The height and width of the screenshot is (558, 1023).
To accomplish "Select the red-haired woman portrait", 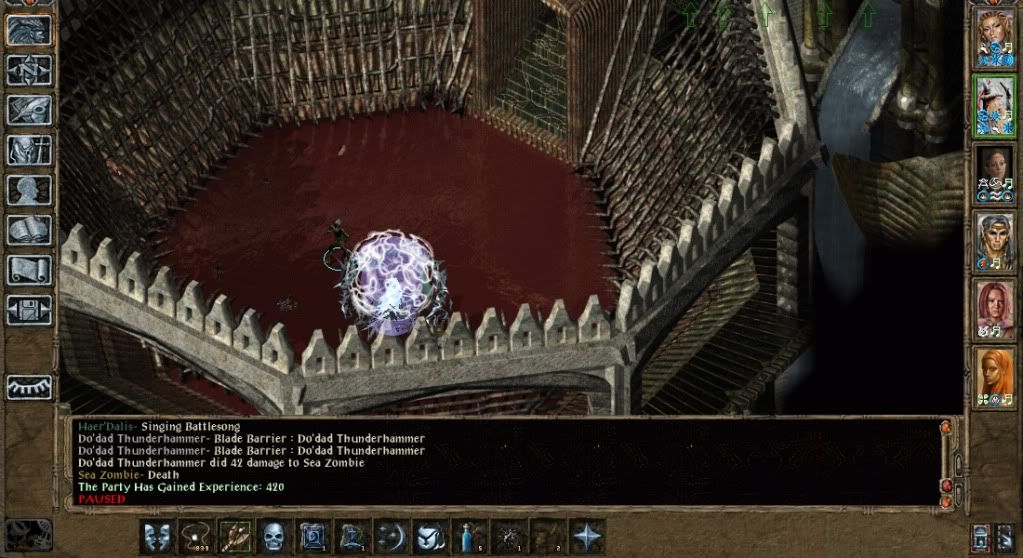I will (994, 308).
